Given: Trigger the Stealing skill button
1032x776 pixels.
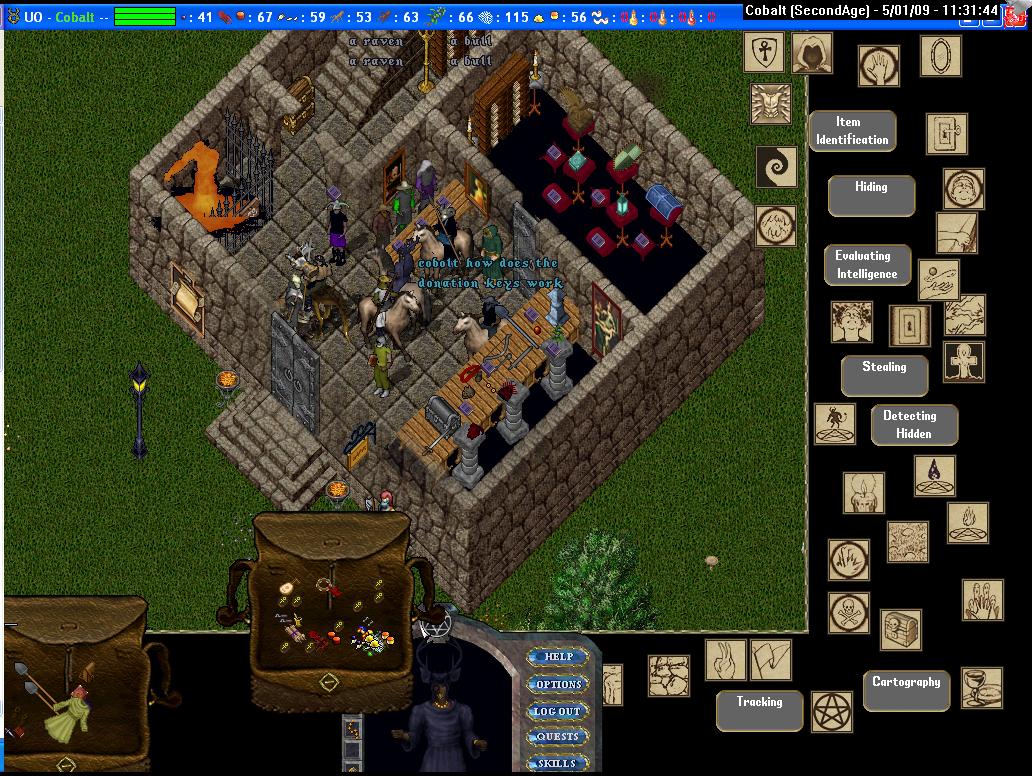Looking at the screenshot, I should coord(884,375).
